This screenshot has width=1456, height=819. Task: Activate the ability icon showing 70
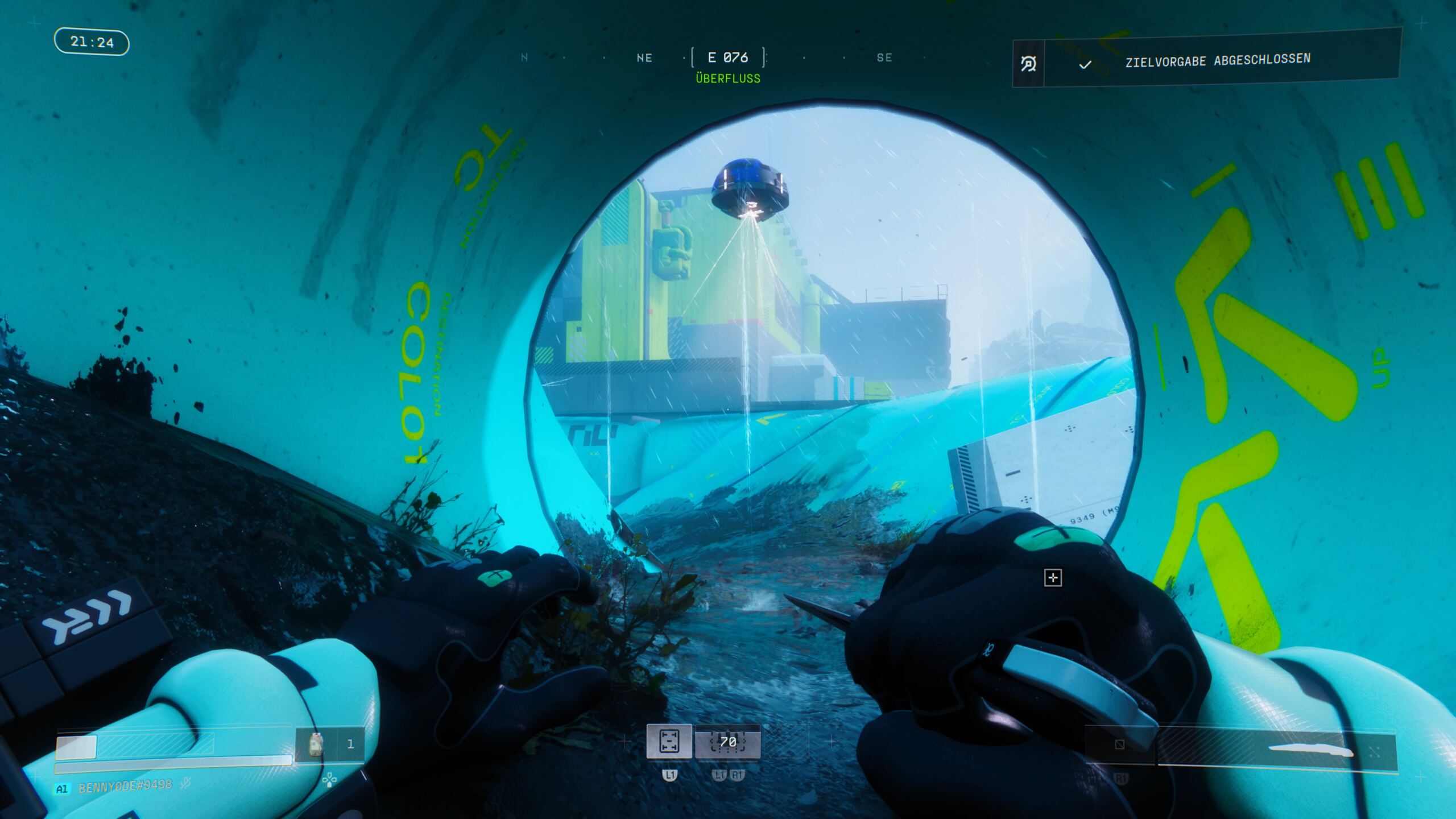click(x=727, y=742)
